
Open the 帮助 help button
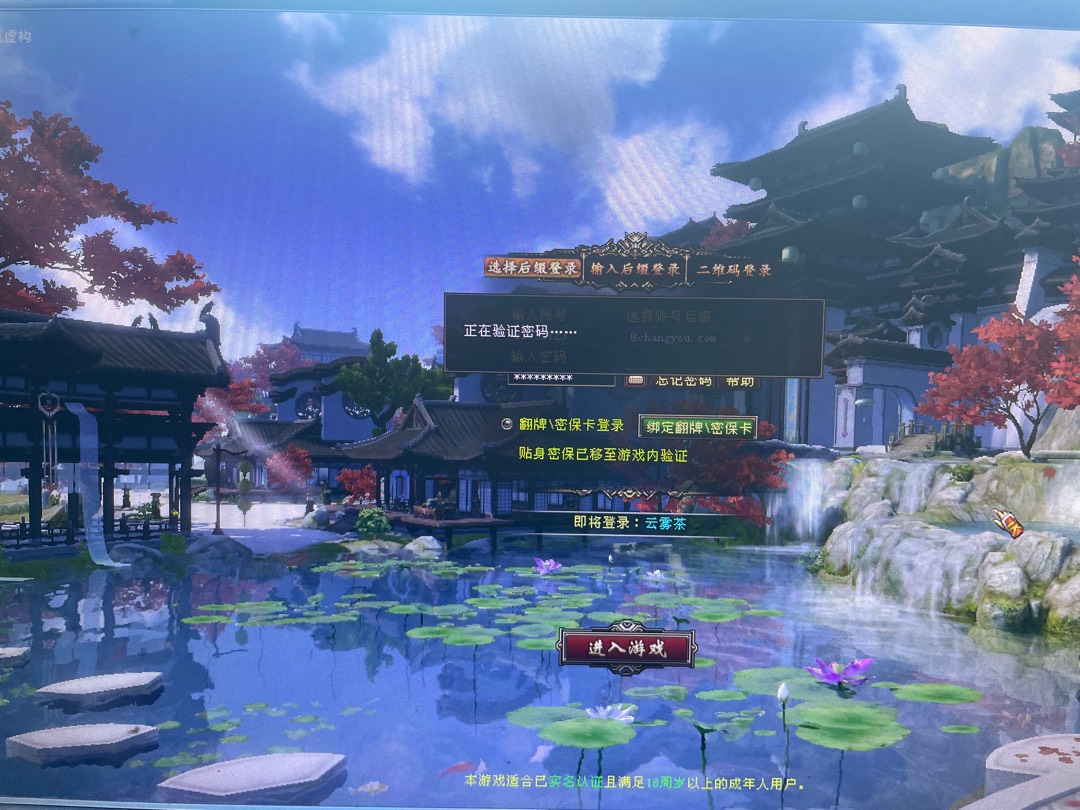point(739,380)
